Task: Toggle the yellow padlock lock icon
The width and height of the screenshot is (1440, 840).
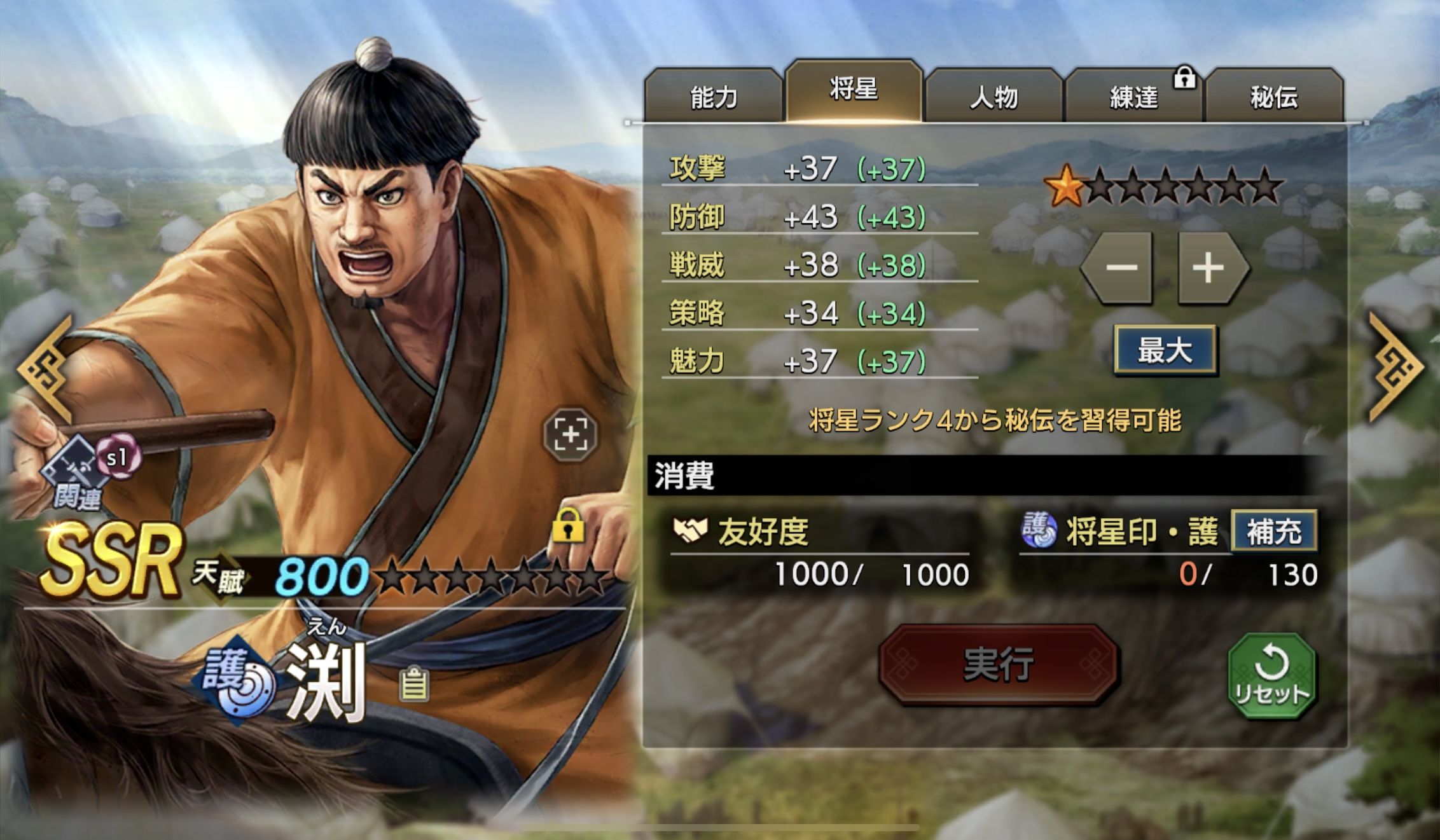Action: [568, 525]
